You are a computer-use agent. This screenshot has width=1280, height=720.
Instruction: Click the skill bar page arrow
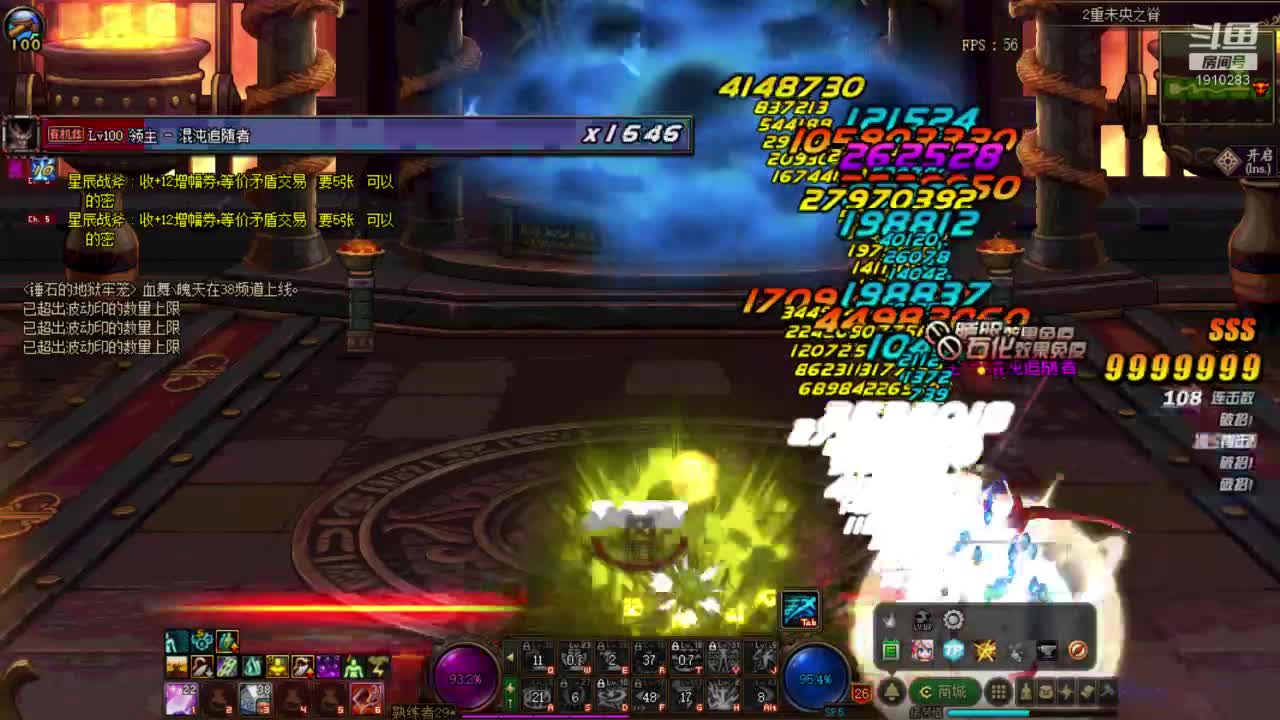[x=510, y=658]
